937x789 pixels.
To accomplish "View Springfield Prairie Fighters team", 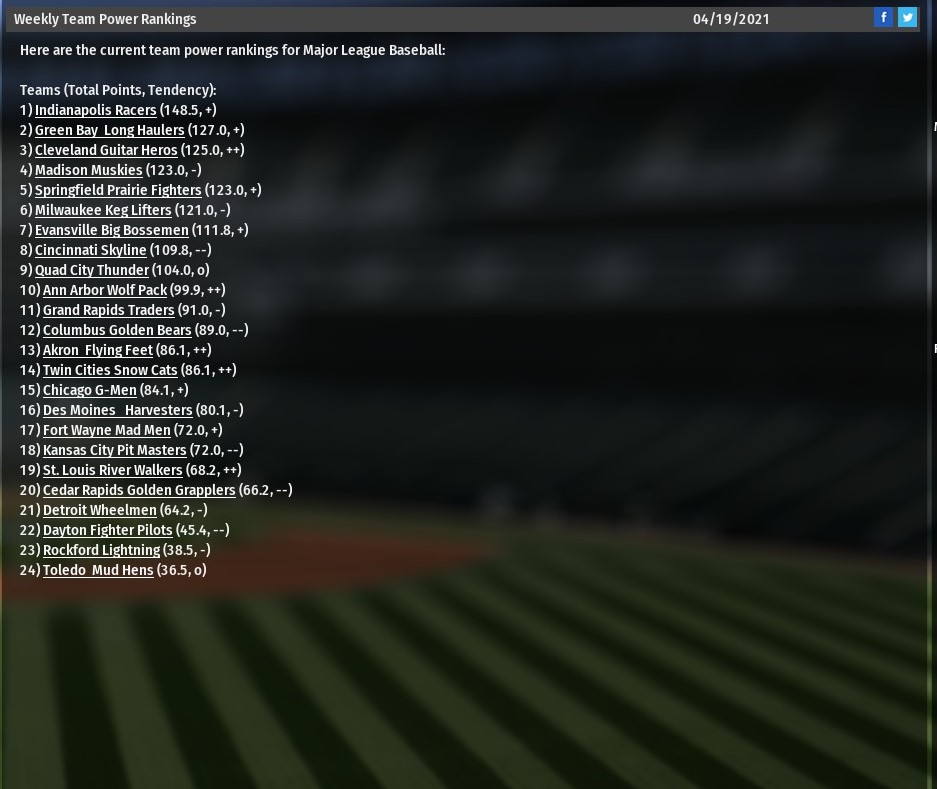I will click(118, 190).
